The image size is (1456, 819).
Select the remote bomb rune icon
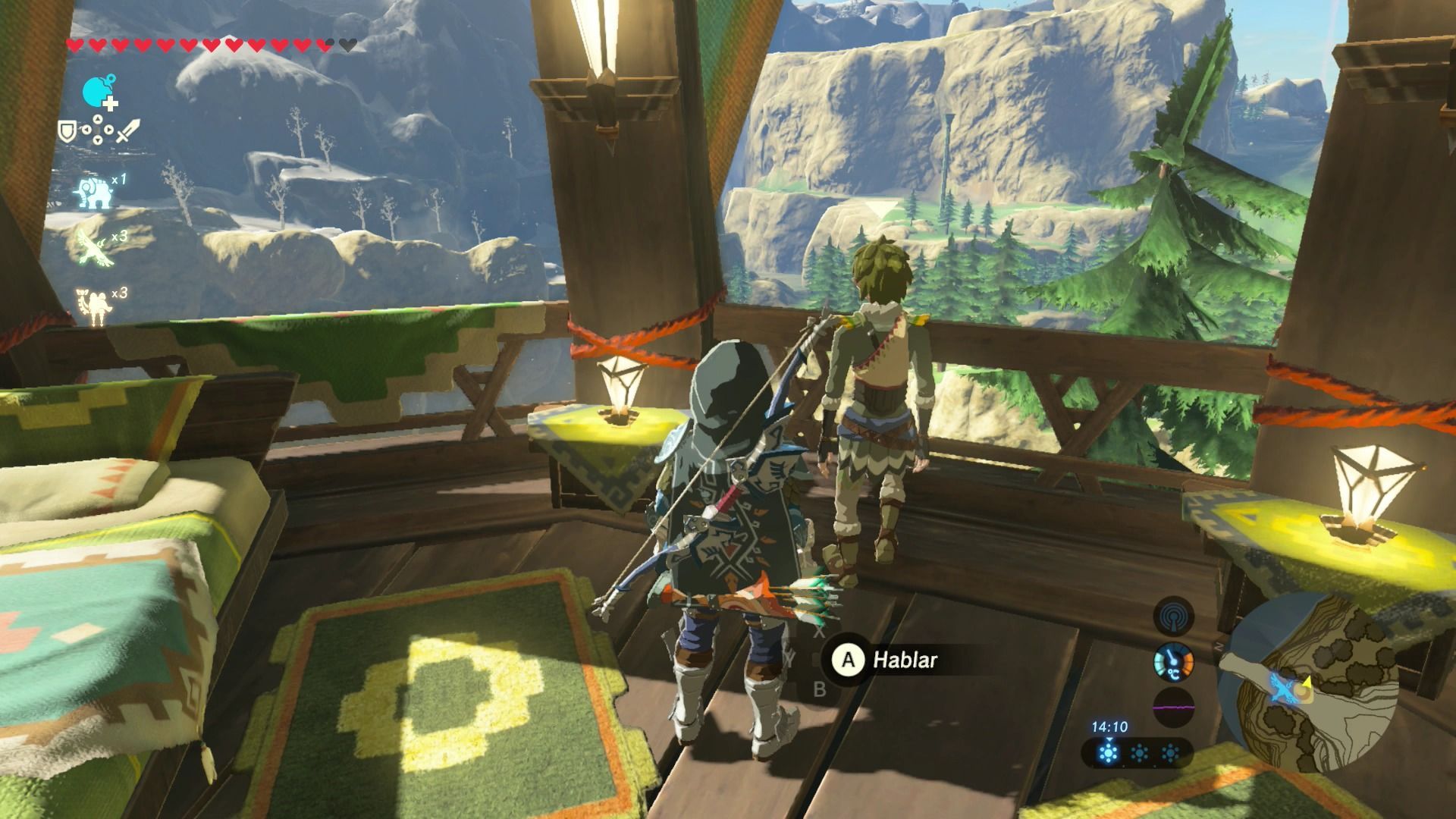(99, 93)
